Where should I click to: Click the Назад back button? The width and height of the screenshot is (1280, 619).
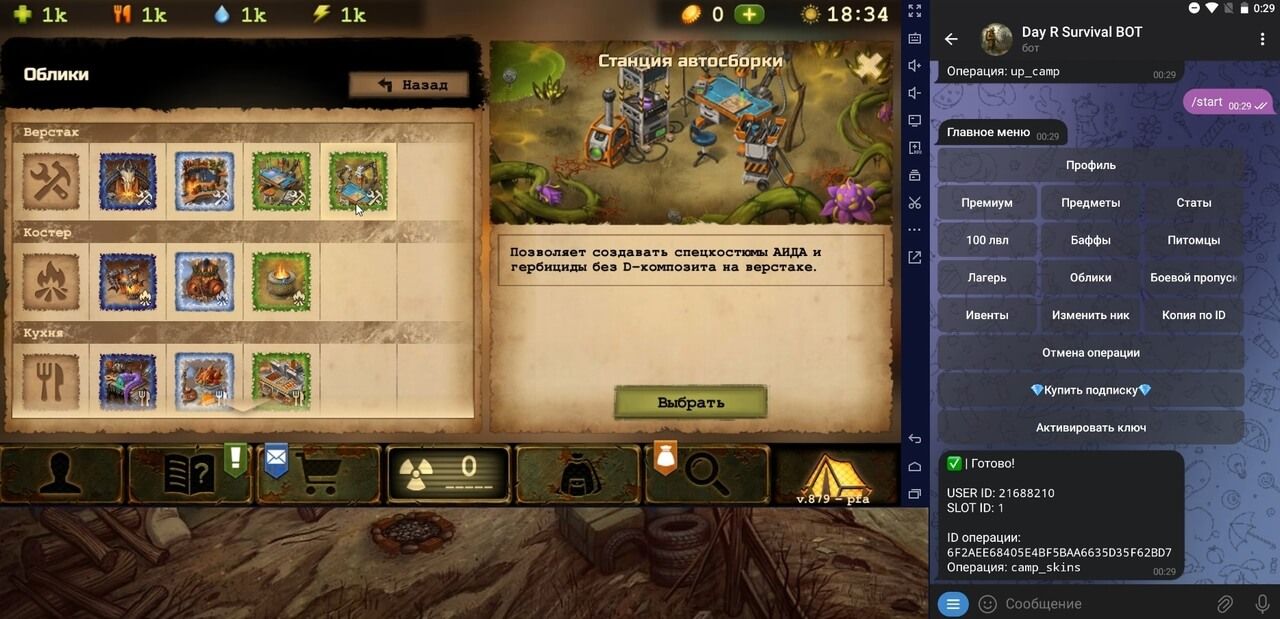point(410,85)
